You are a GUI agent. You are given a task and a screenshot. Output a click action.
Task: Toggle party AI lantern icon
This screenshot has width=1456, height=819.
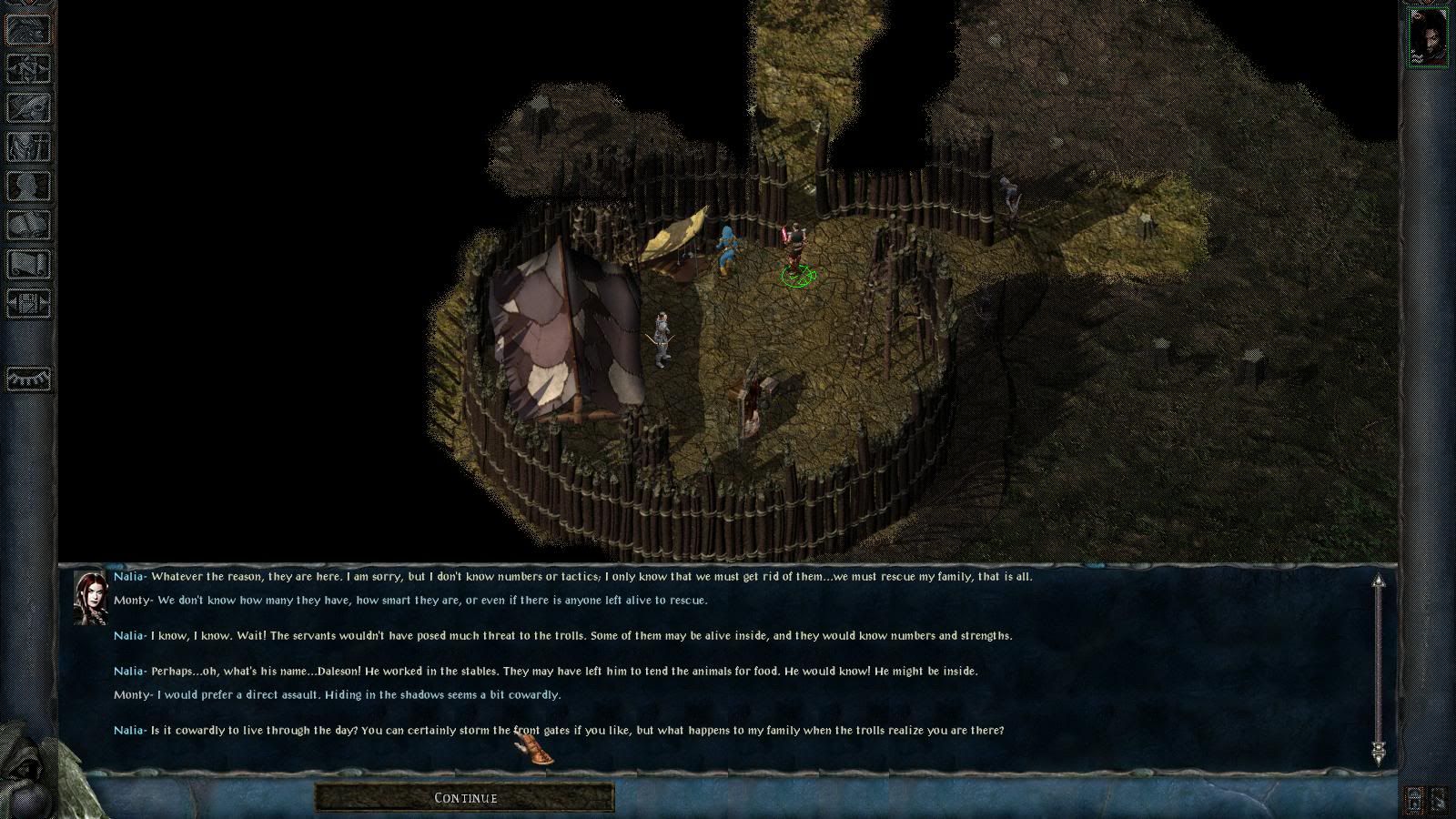point(1415,800)
